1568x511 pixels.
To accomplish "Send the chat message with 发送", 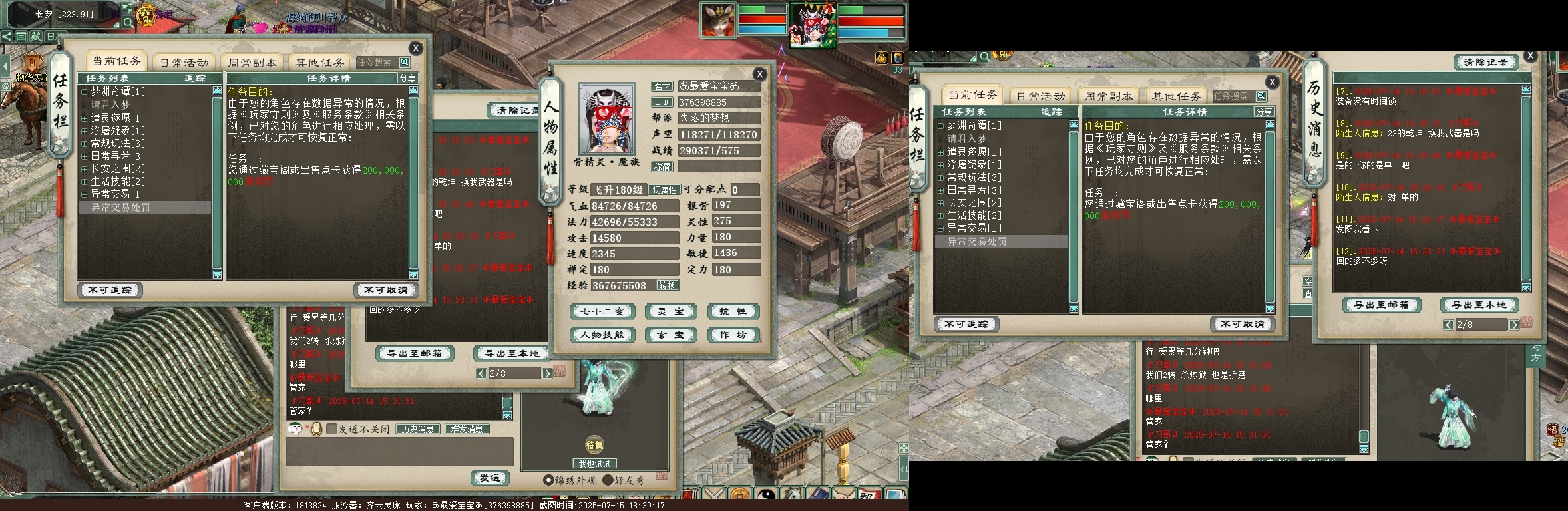I will click(x=490, y=478).
